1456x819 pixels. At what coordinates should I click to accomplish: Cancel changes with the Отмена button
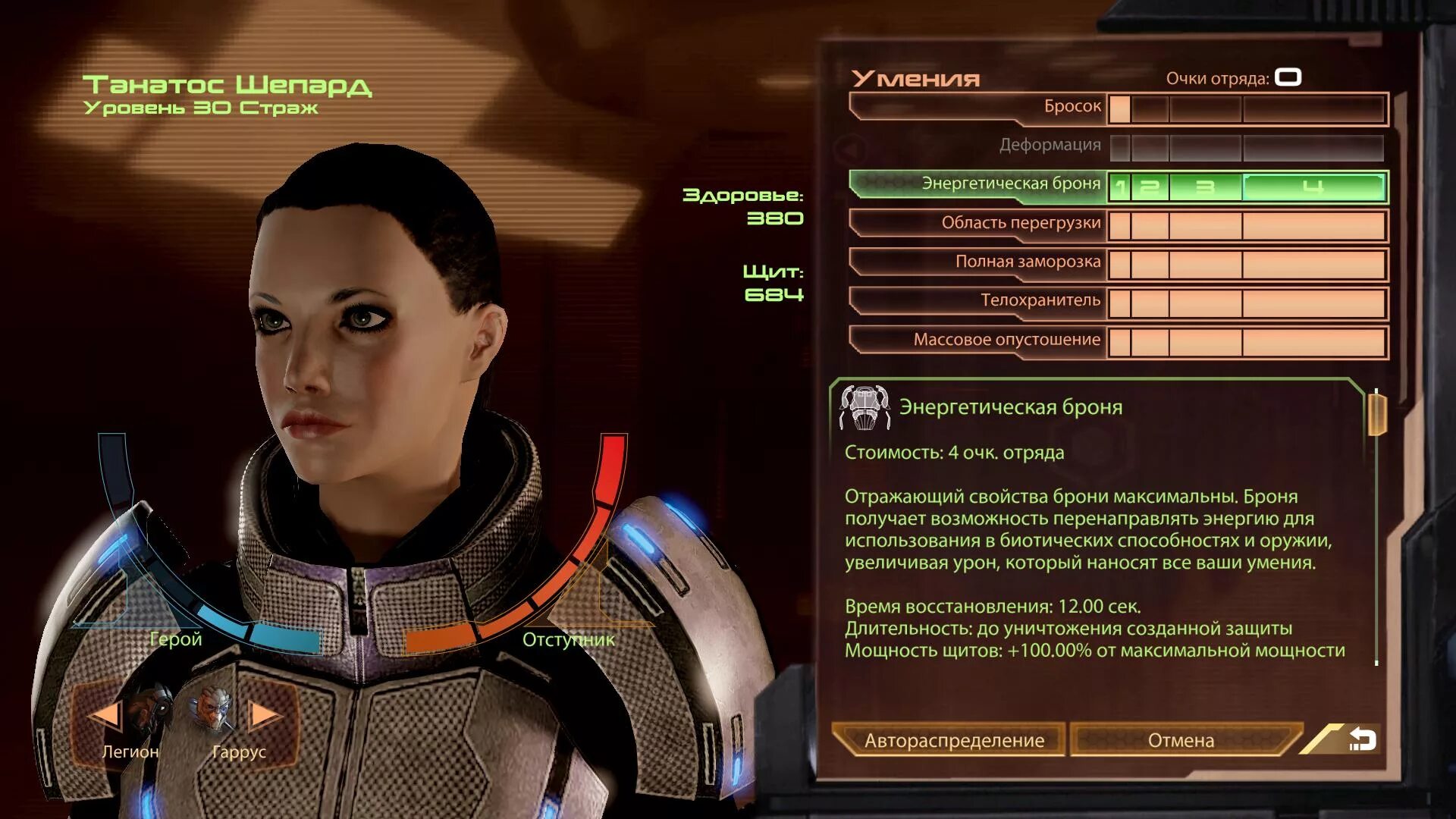coord(1180,740)
